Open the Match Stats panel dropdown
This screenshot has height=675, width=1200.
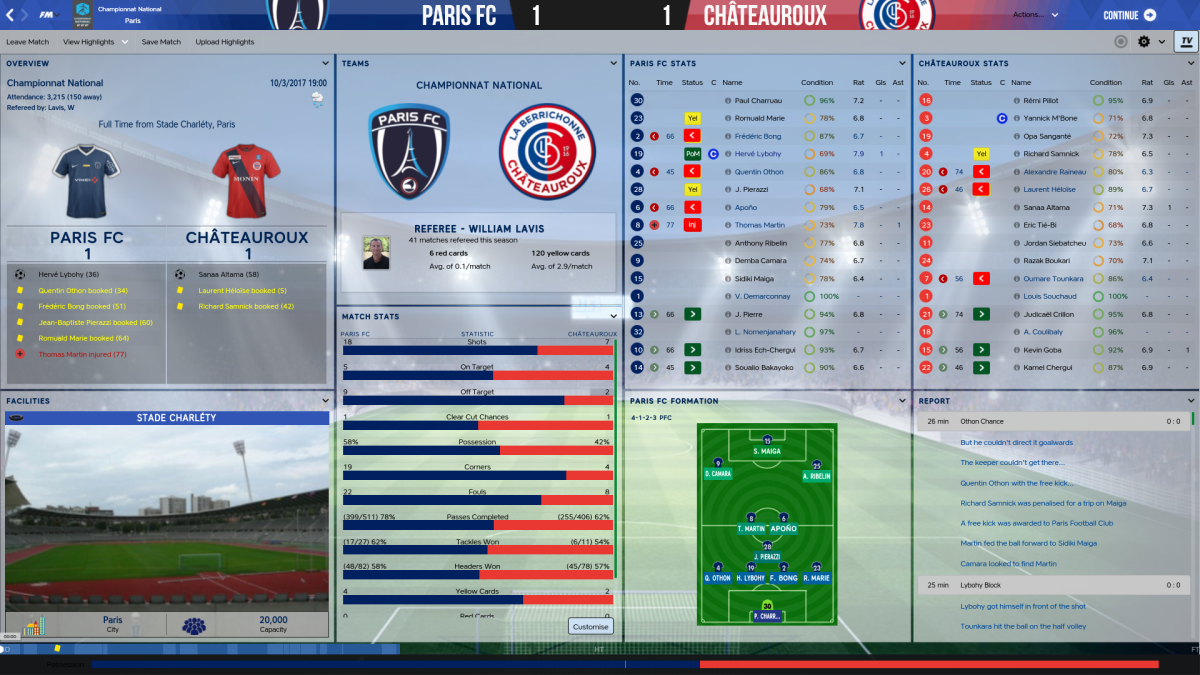(614, 316)
